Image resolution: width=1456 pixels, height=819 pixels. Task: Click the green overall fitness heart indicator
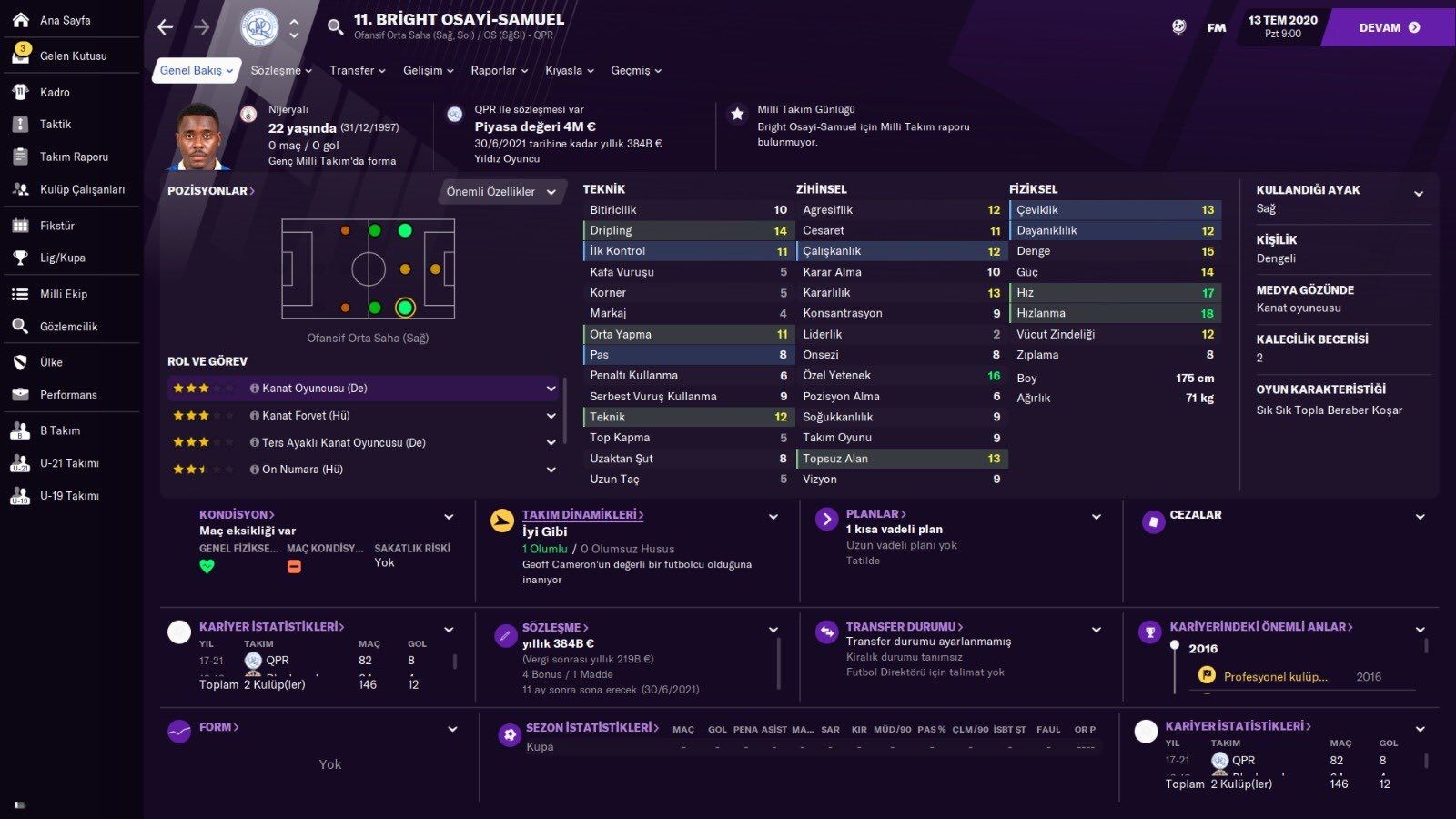coord(207,566)
